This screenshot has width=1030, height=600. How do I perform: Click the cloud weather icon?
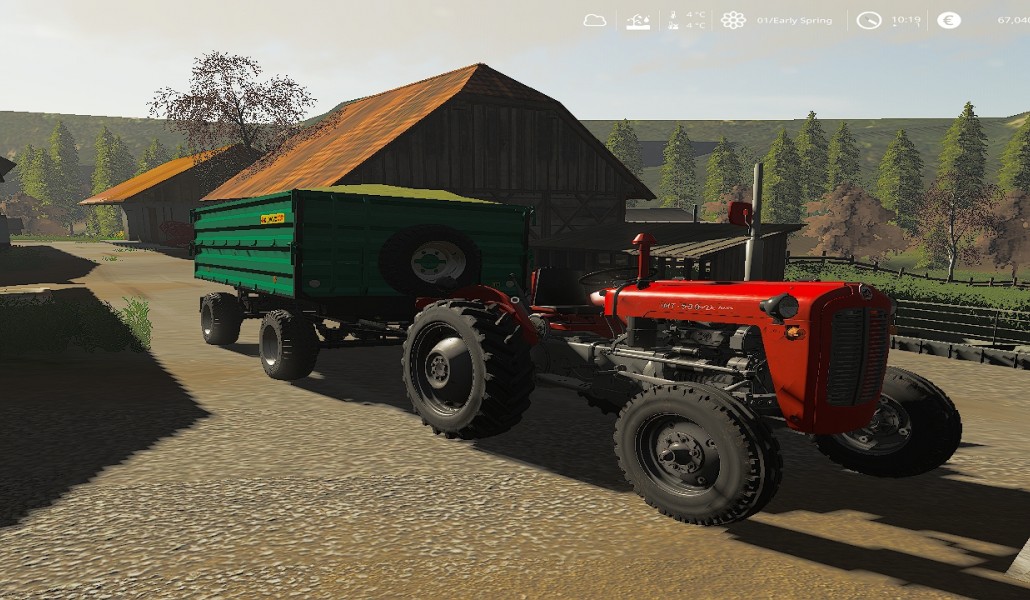pos(595,20)
